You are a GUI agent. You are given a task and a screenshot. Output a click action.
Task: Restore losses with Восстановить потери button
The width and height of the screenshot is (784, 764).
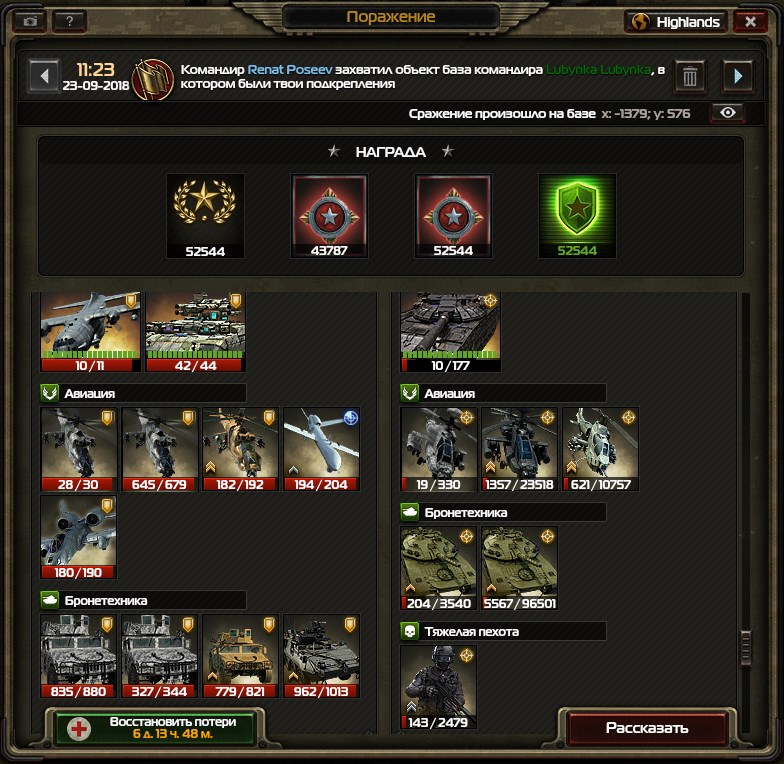[x=155, y=728]
